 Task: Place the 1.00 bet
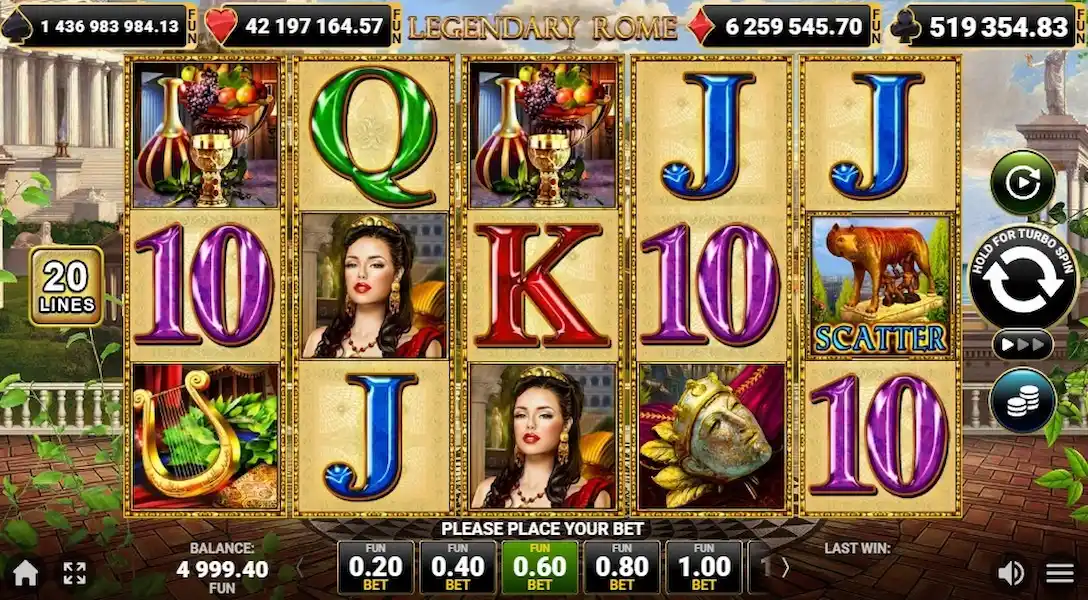click(703, 567)
